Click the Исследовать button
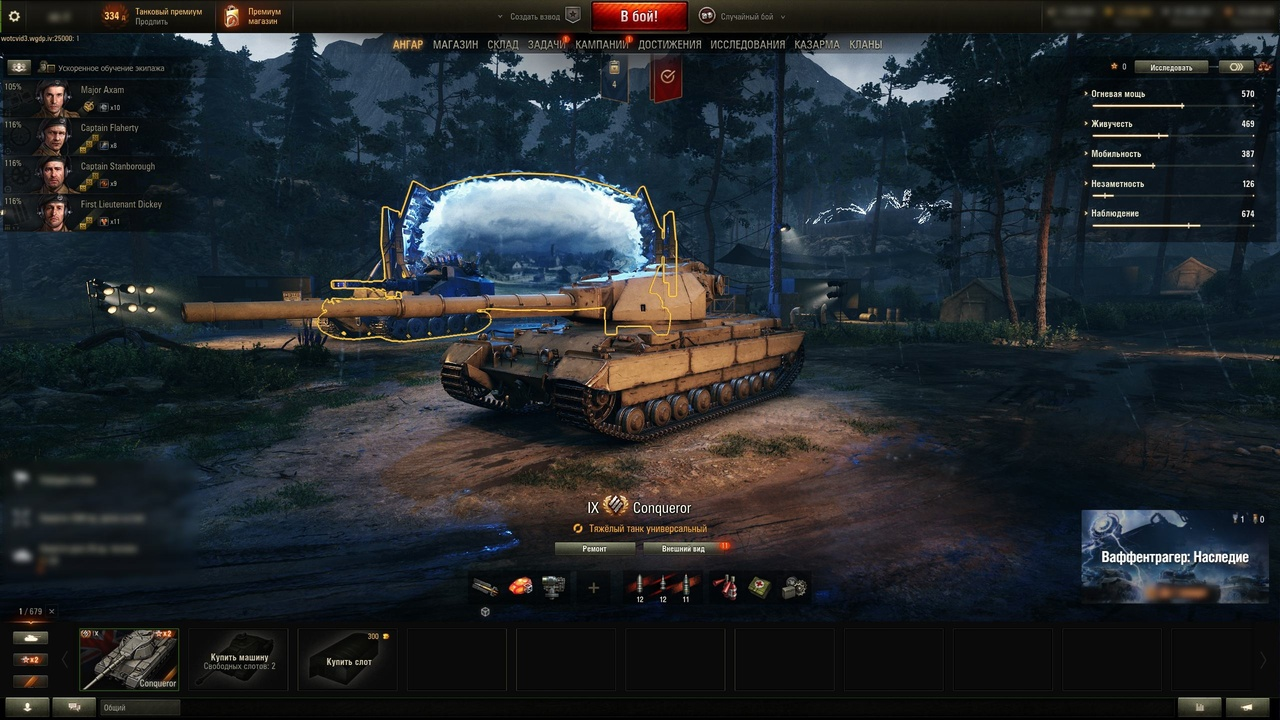The image size is (1280, 720). pos(1171,67)
